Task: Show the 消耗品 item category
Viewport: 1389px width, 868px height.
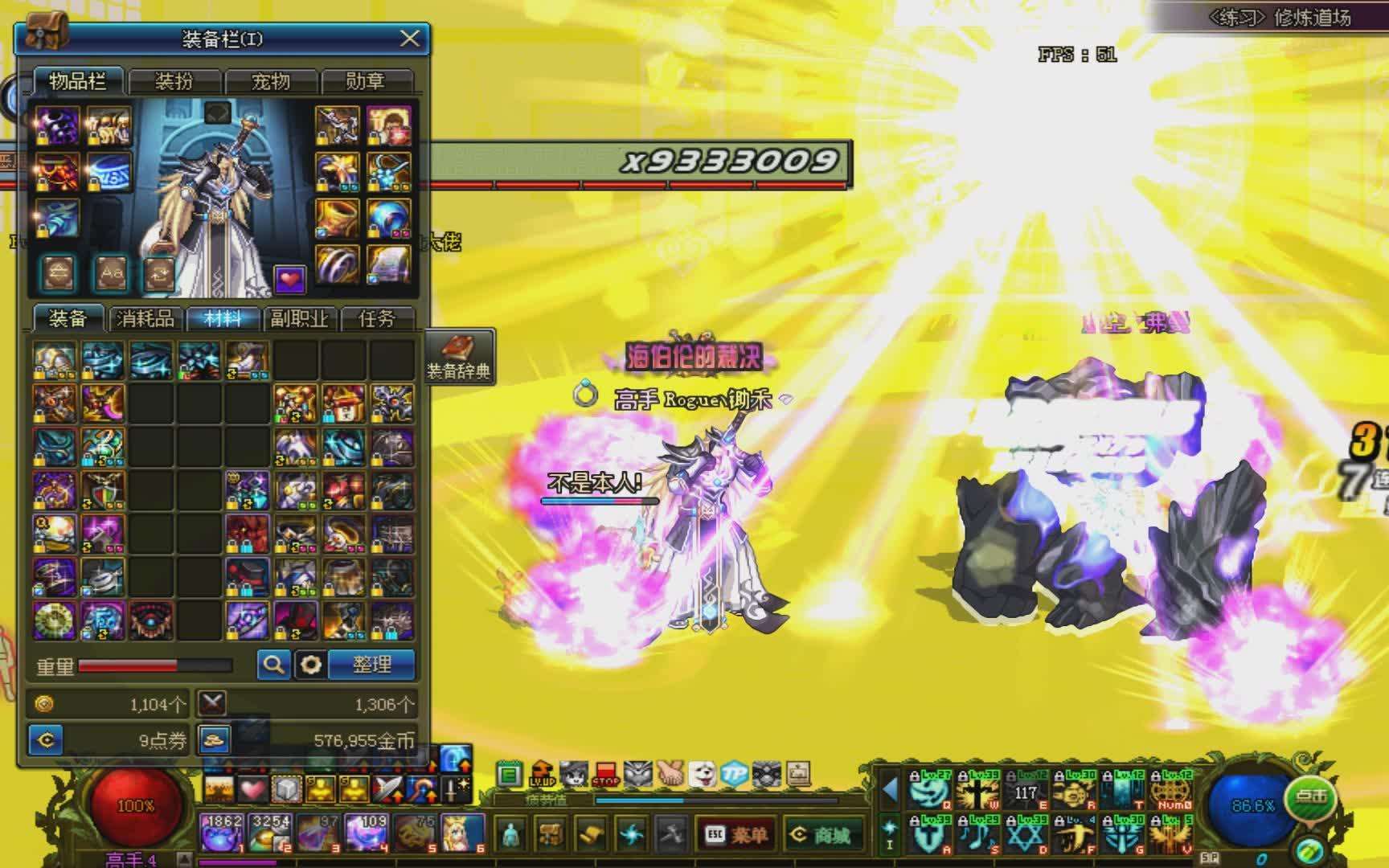Action: pyautogui.click(x=145, y=319)
